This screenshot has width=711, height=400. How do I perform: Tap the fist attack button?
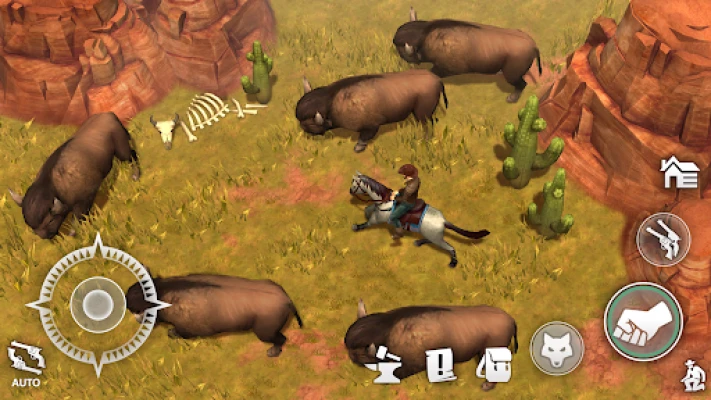(643, 321)
